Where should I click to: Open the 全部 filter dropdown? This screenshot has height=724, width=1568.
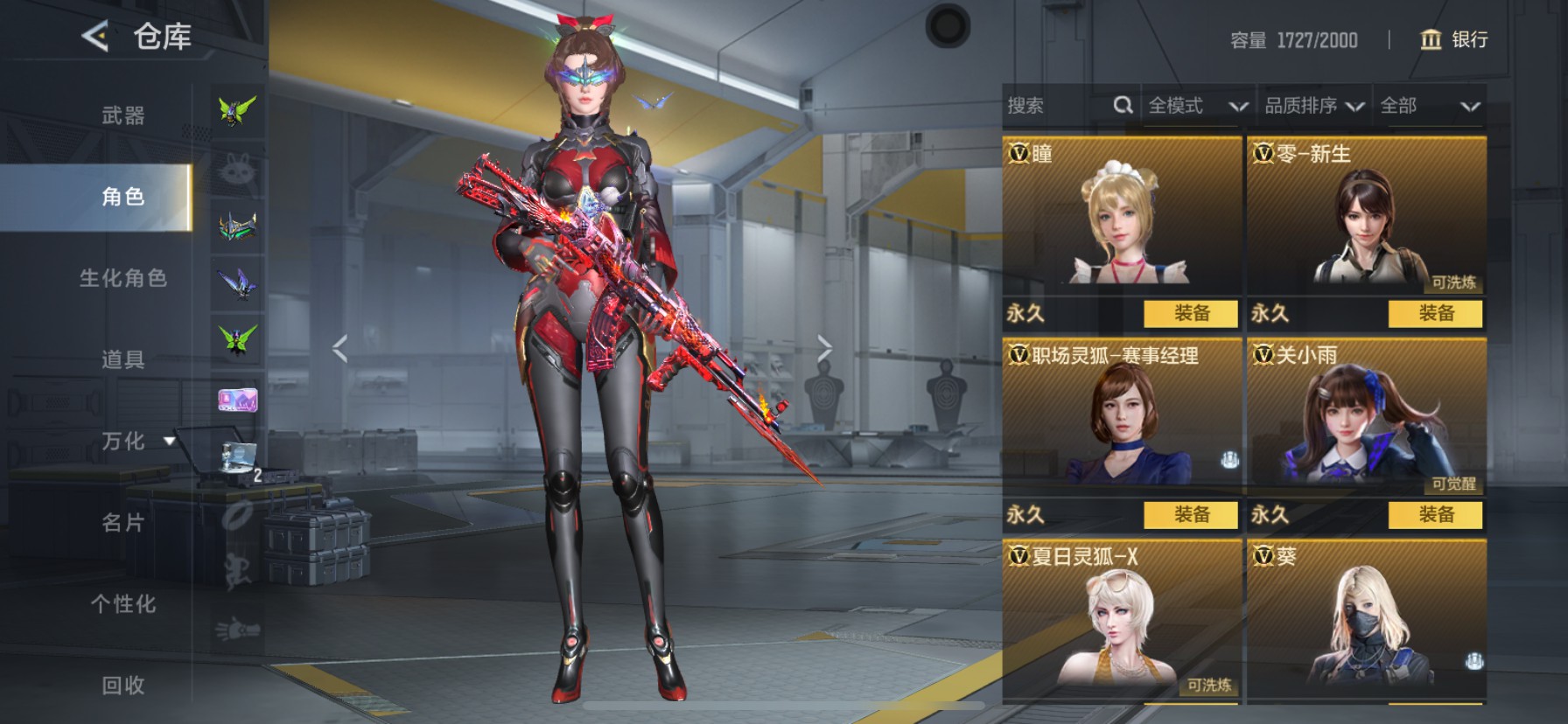click(1430, 107)
